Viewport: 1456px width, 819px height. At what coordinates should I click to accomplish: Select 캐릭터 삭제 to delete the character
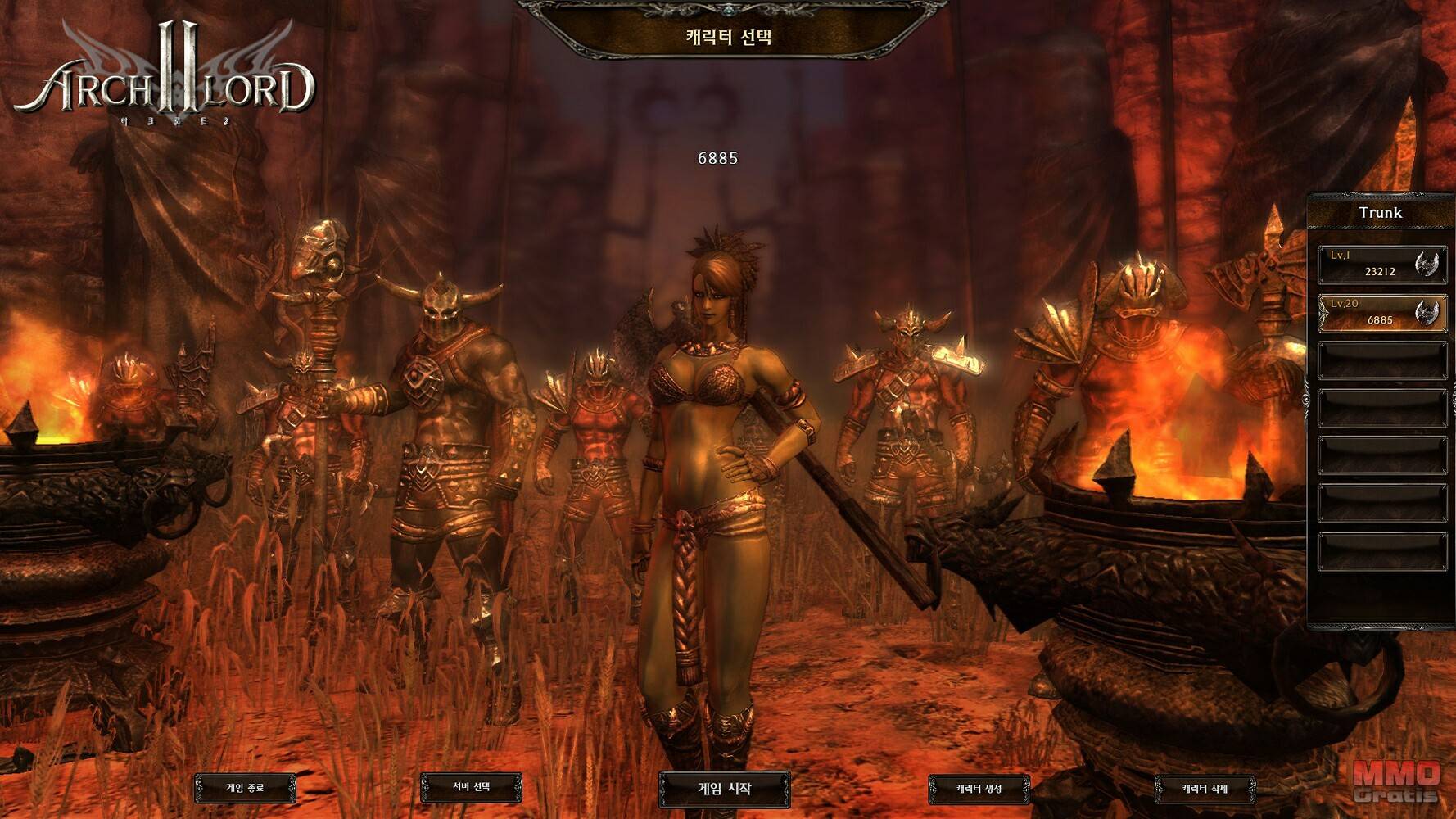pos(1205,789)
